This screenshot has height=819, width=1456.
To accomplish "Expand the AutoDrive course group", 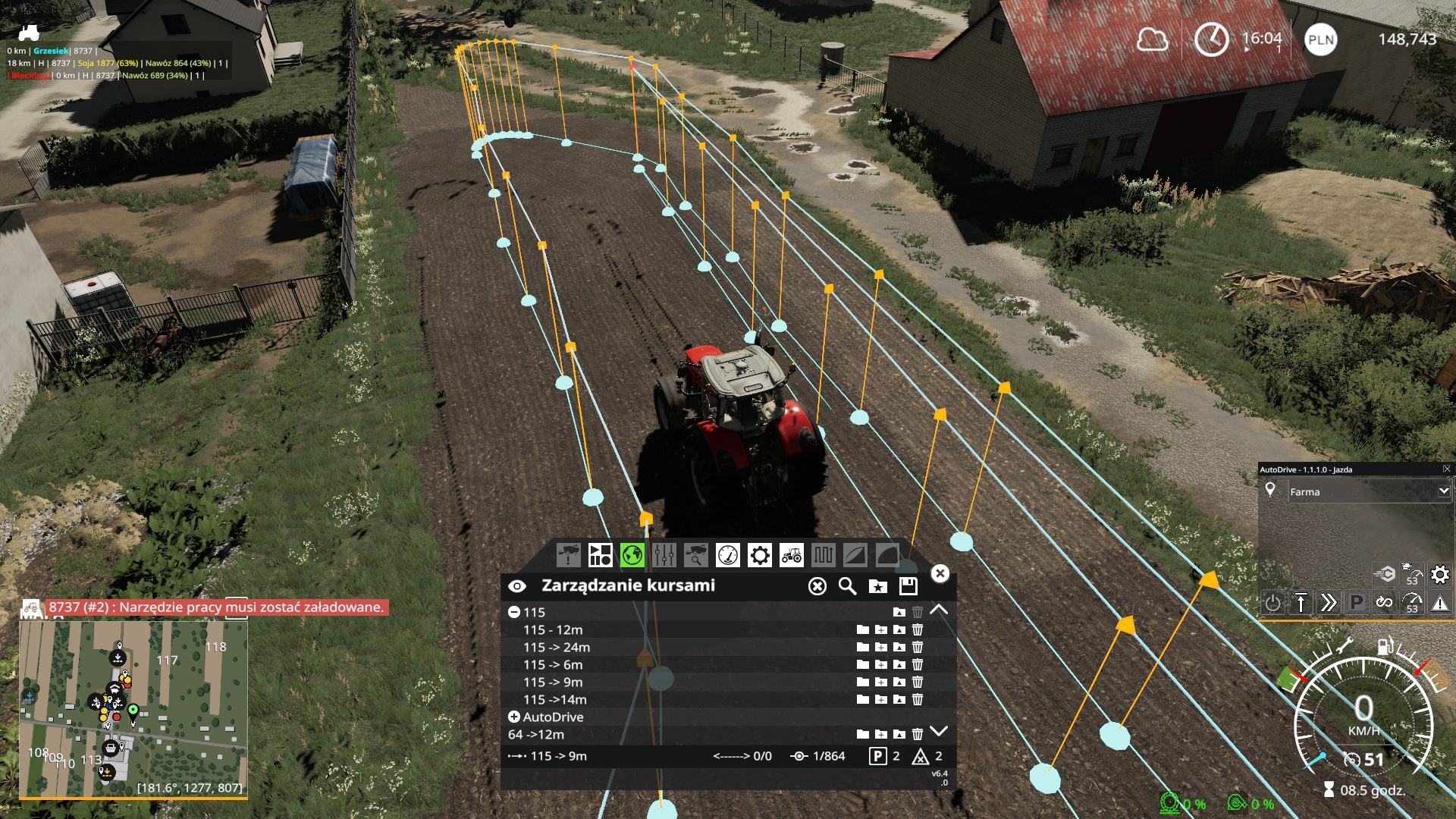I will click(x=514, y=717).
